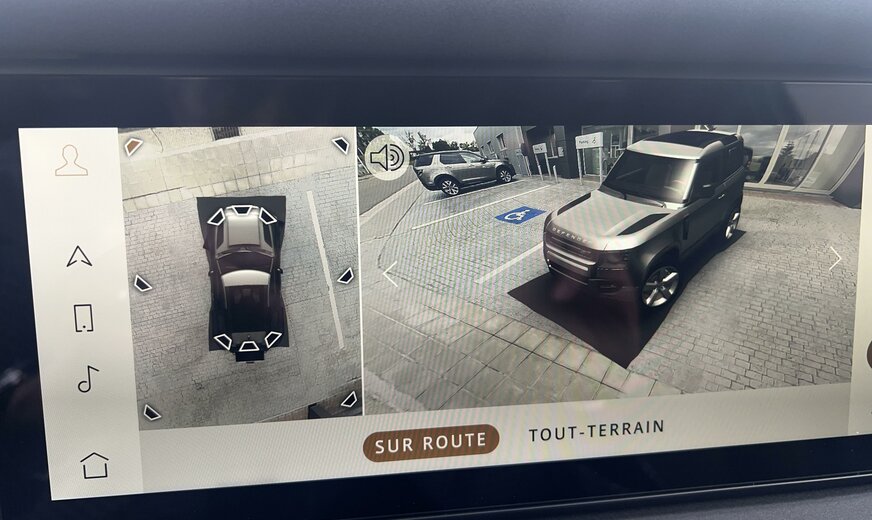Rotate the 3D vehicle view right arrow
Viewport: 872px width, 520px height.
(835, 258)
